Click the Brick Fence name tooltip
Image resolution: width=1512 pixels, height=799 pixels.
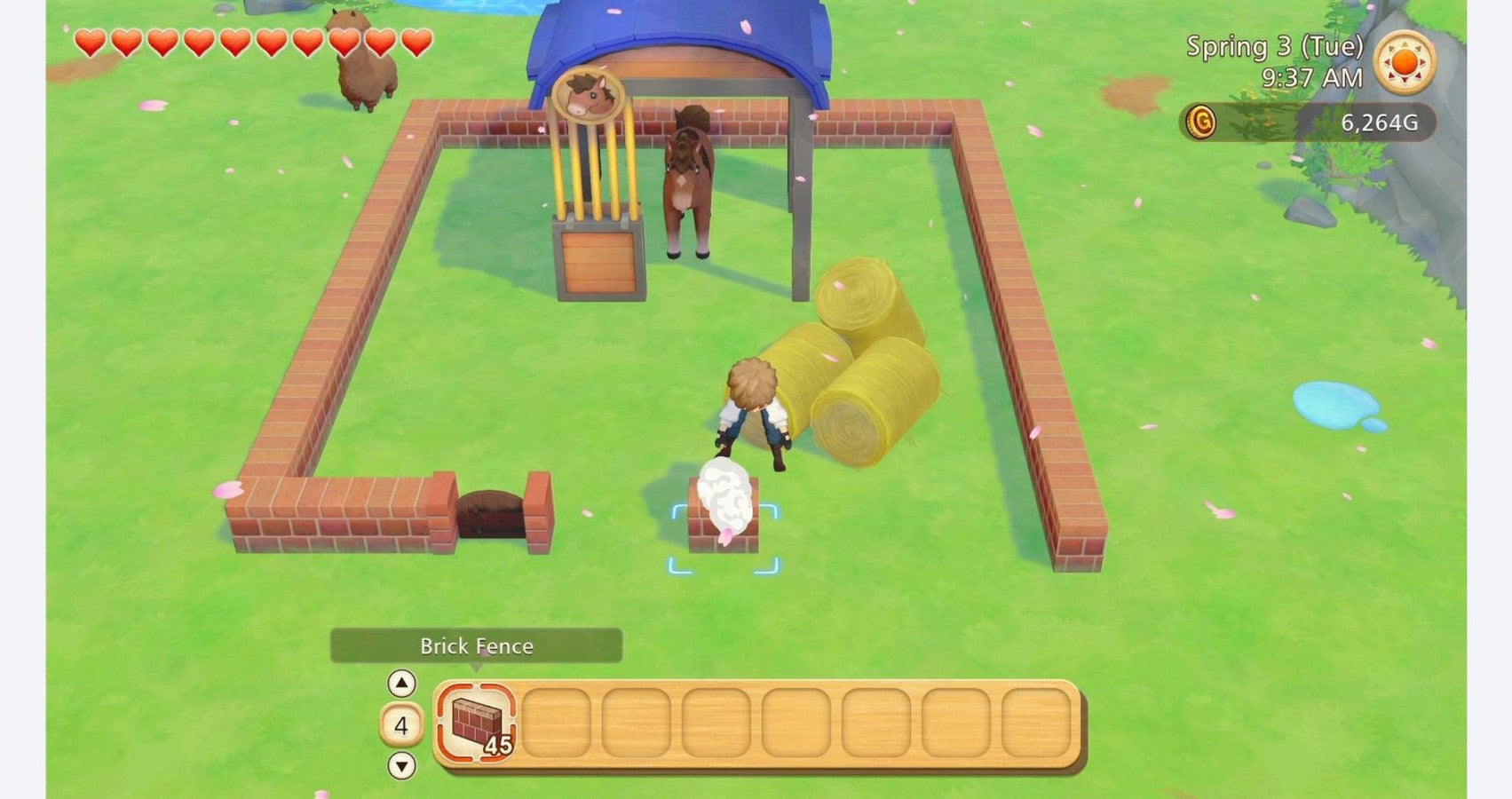tap(474, 647)
